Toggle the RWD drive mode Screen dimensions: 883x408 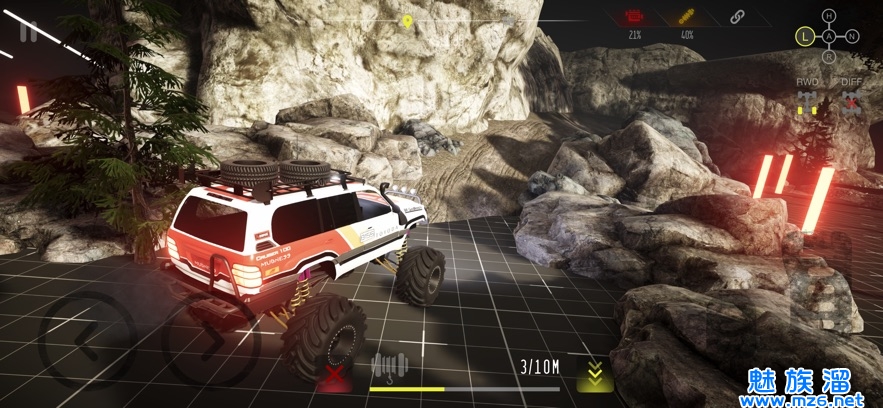(x=808, y=100)
